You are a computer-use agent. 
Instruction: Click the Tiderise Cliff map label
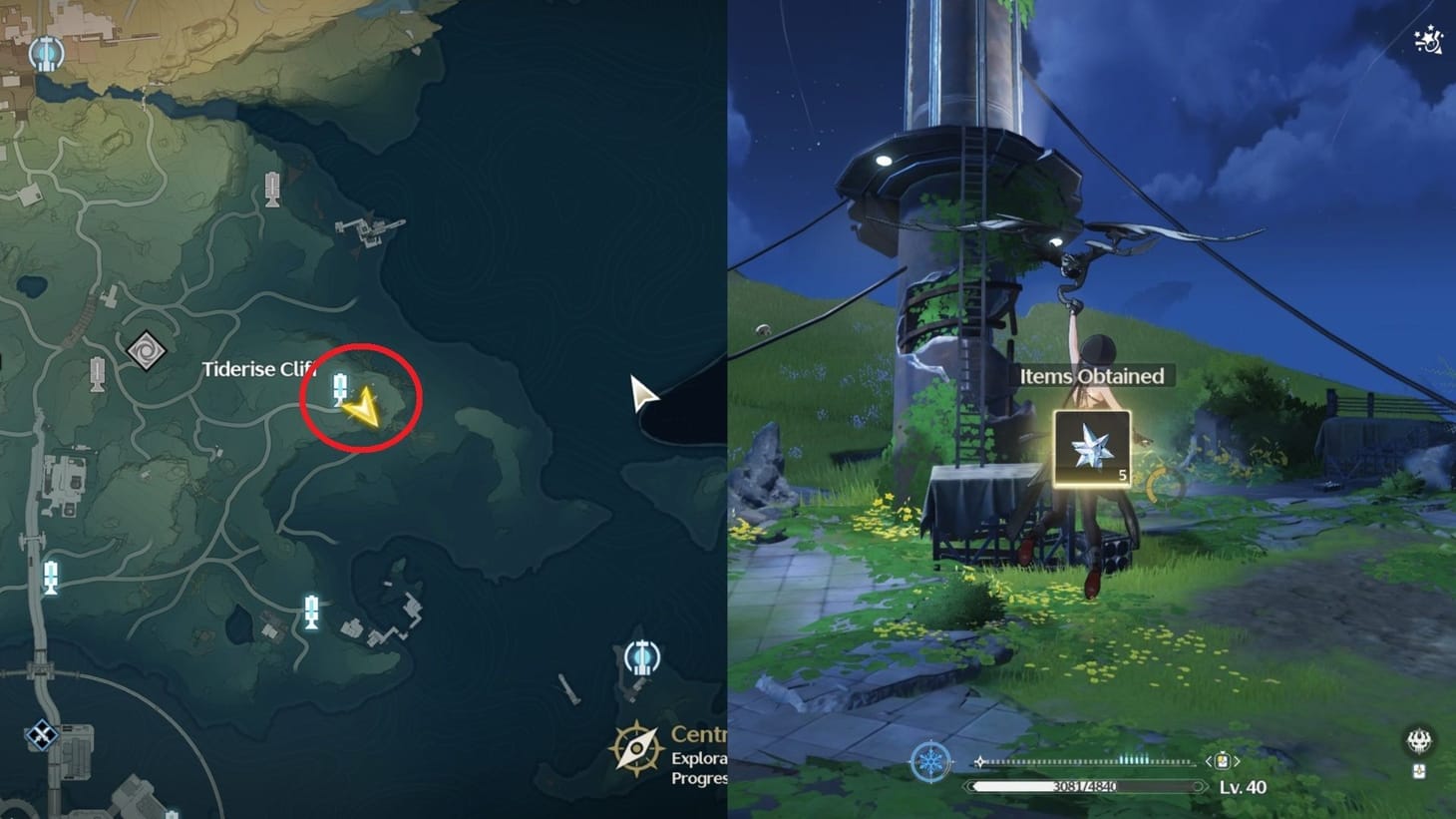coord(259,369)
